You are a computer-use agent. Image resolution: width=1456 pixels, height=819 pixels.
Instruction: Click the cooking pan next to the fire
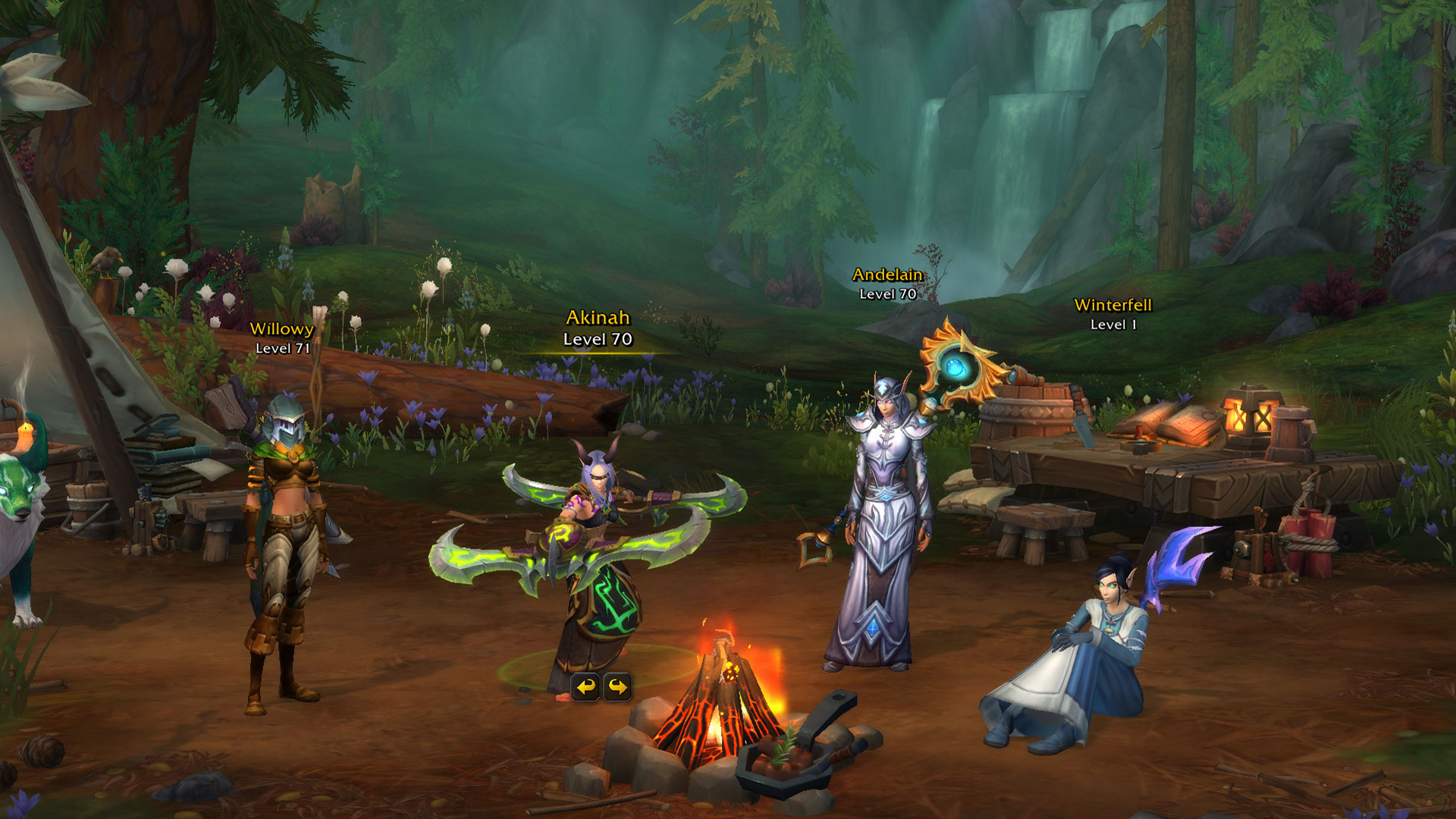781,766
